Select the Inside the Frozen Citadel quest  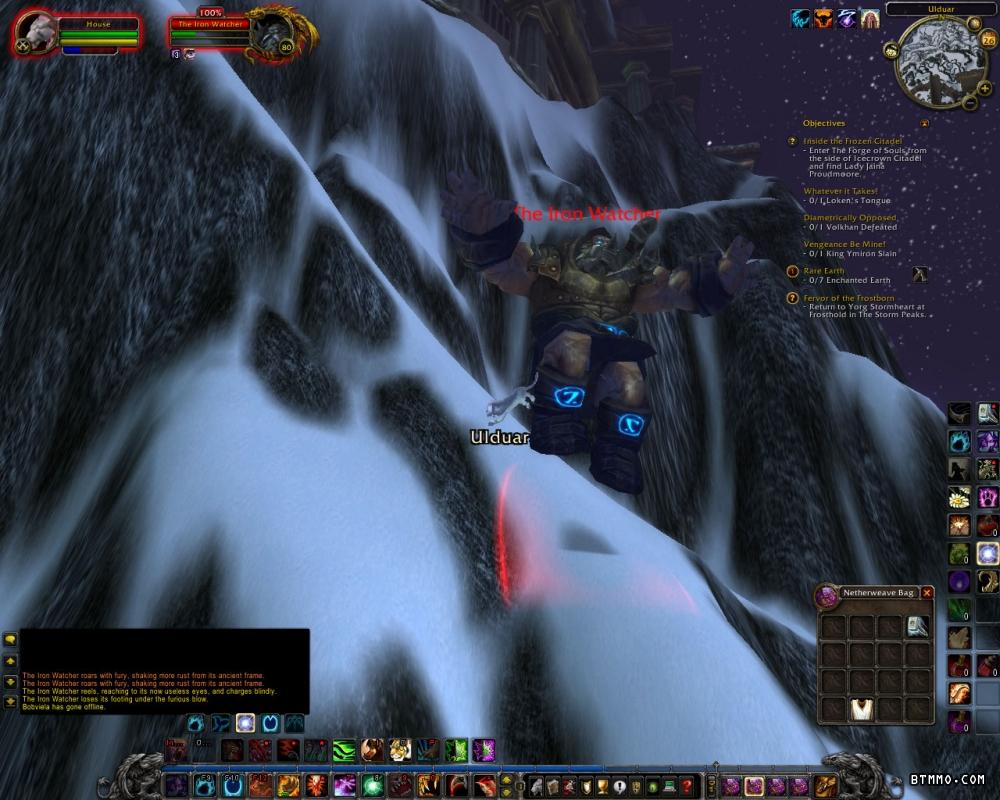point(853,141)
